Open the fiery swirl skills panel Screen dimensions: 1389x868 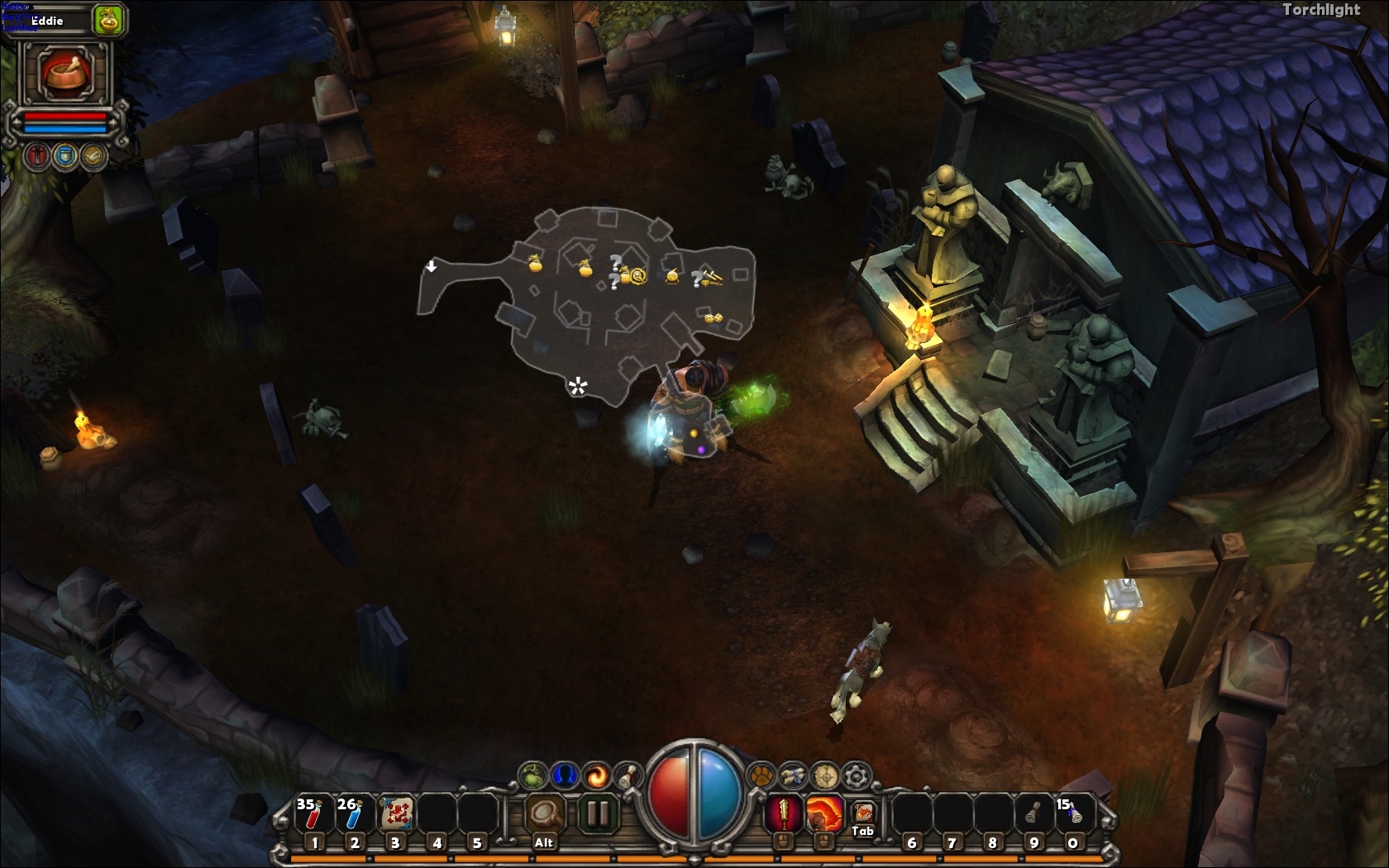point(596,775)
